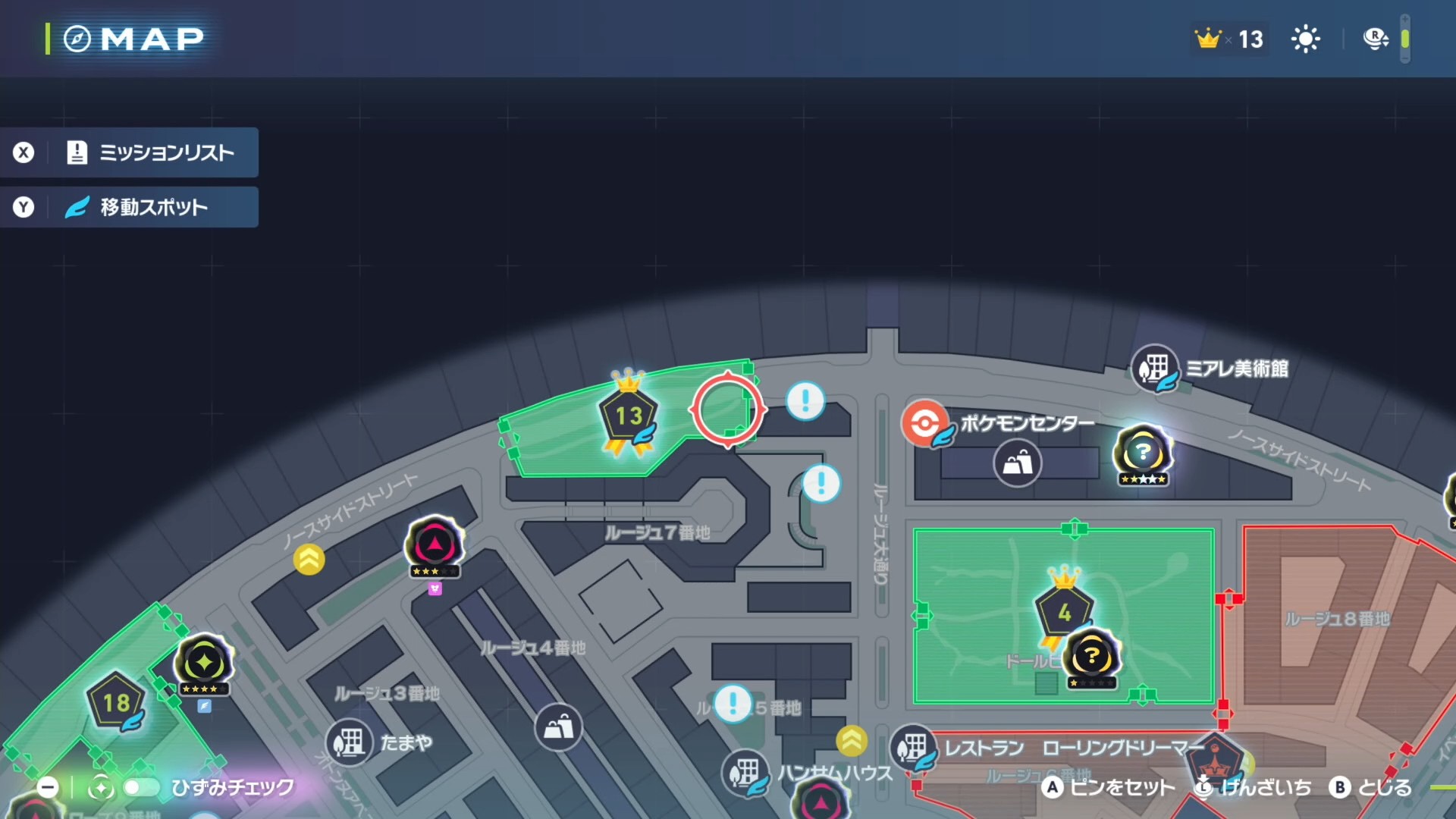This screenshot has width=1456, height=819.
Task: Select the five-star question mark marker
Action: (x=1142, y=453)
